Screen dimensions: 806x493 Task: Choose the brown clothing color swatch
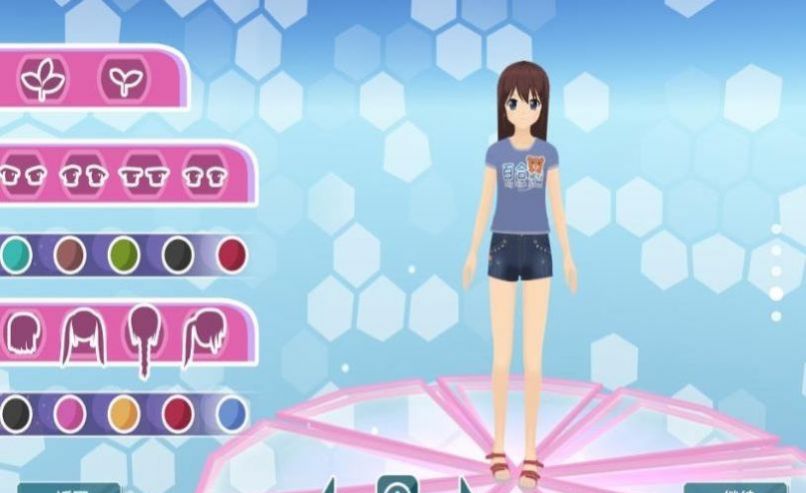click(69, 255)
